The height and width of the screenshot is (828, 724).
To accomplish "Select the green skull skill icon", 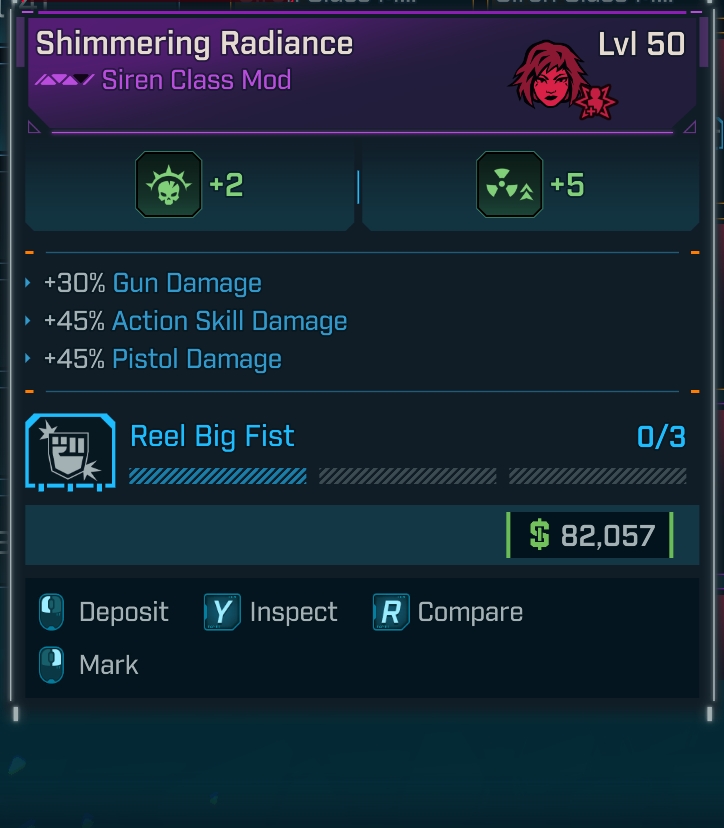I will click(168, 185).
